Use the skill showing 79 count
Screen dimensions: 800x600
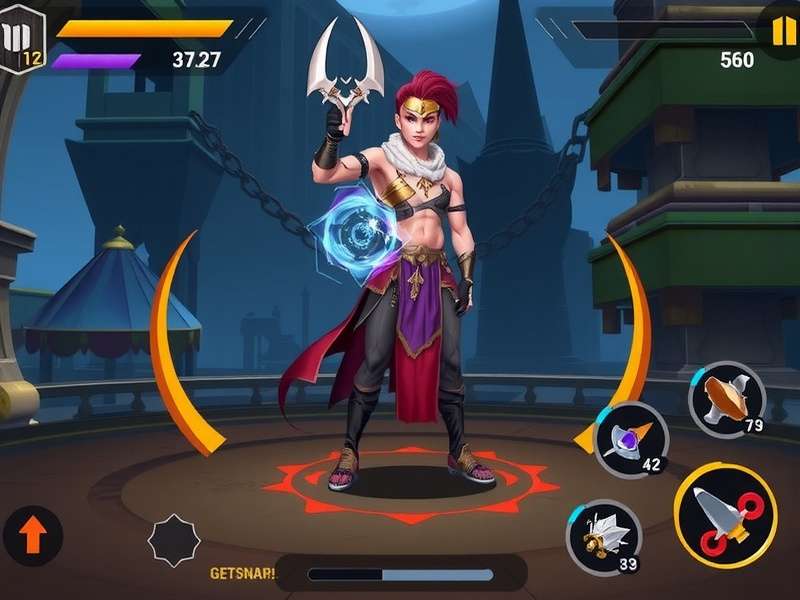pos(727,399)
